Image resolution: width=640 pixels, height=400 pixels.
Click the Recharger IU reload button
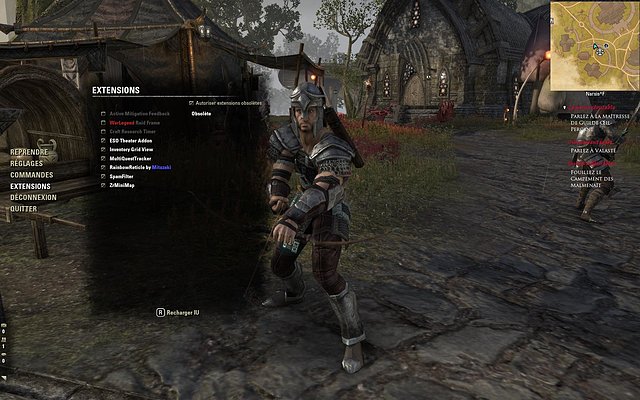click(x=179, y=312)
